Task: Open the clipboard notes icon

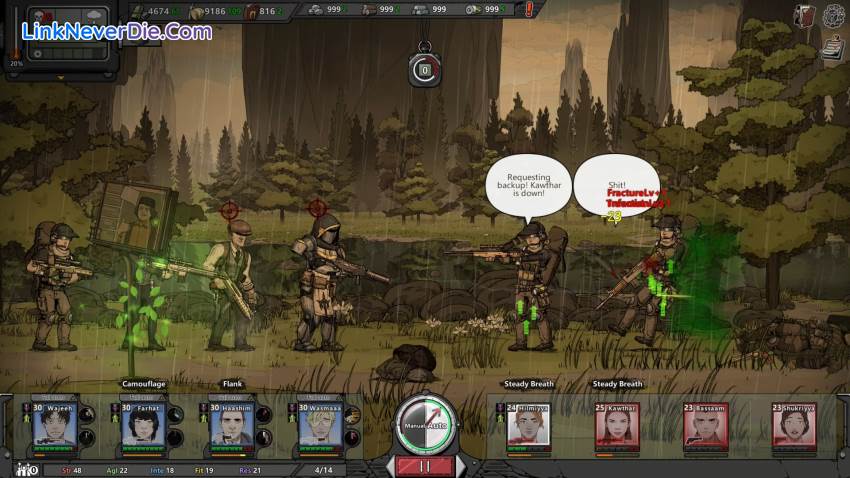Action: 833,45
